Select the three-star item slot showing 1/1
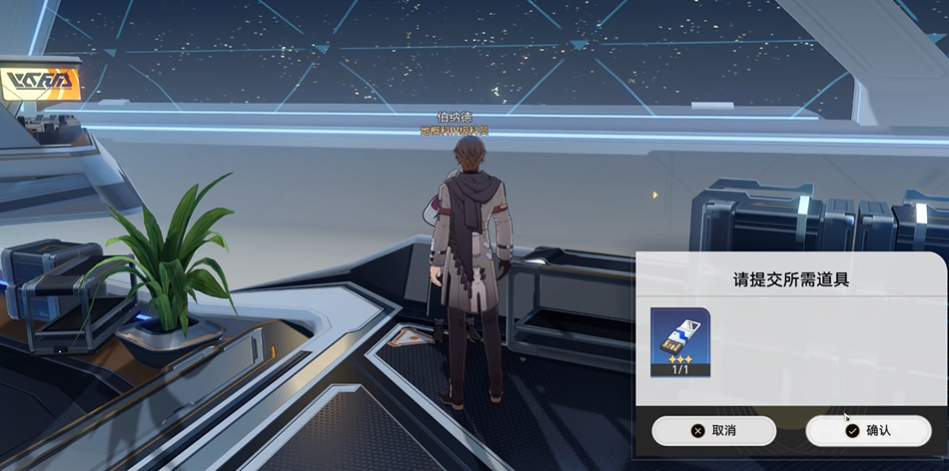The image size is (949, 471). pyautogui.click(x=680, y=341)
